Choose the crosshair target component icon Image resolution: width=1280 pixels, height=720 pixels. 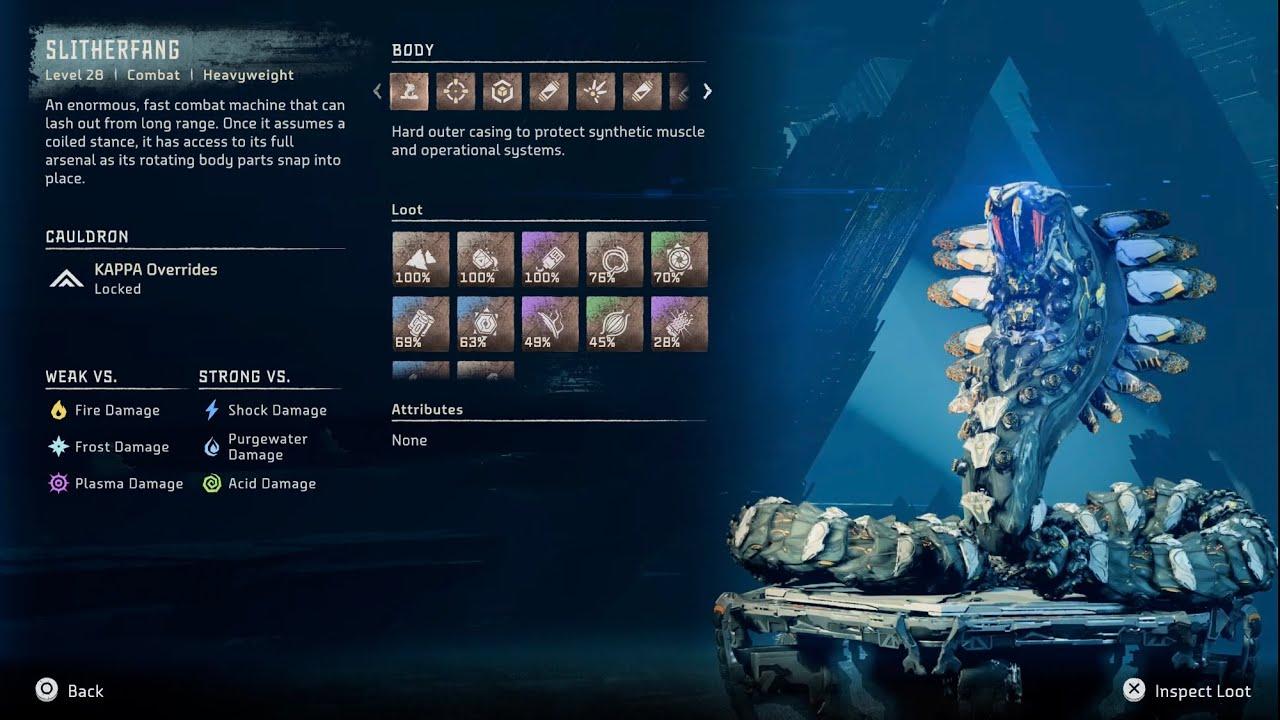pos(456,92)
